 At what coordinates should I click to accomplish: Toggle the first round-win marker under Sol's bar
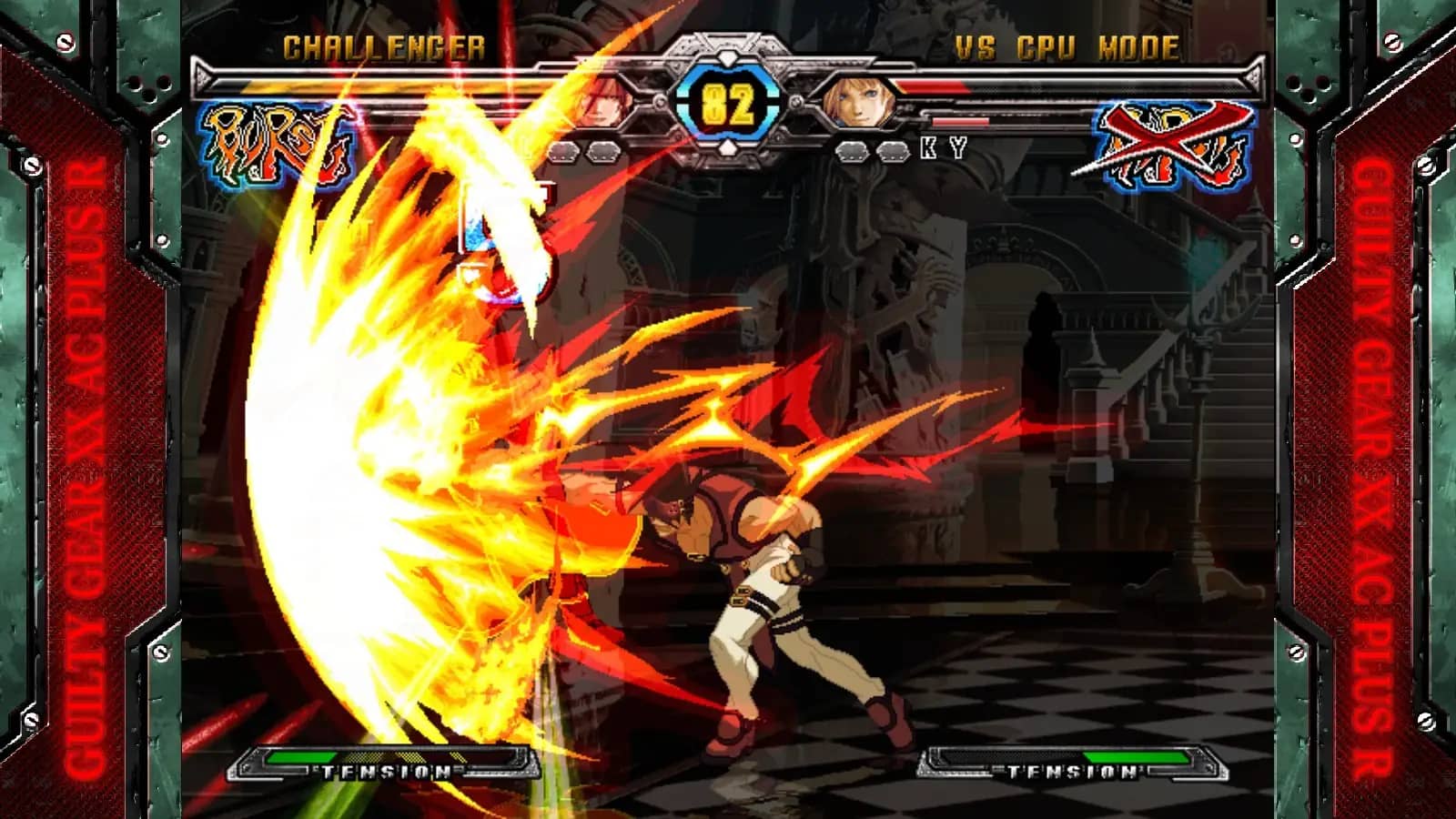coord(566,150)
